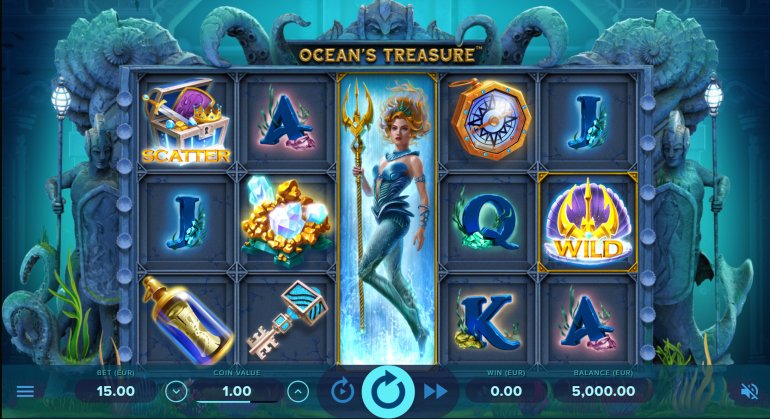This screenshot has width=770, height=419.
Task: Unmute the game sound
Action: 748,391
